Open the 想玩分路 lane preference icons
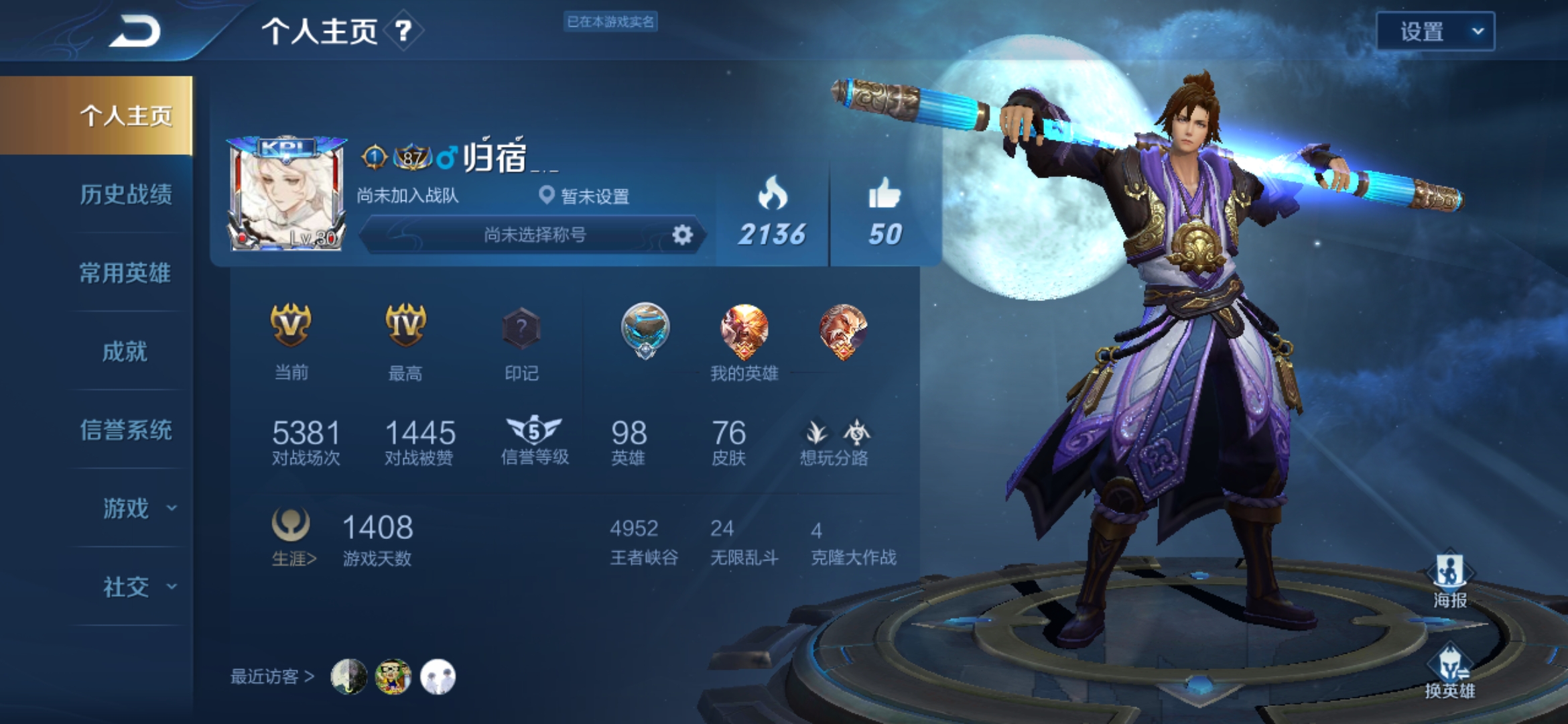Image resolution: width=1568 pixels, height=724 pixels. pos(834,442)
